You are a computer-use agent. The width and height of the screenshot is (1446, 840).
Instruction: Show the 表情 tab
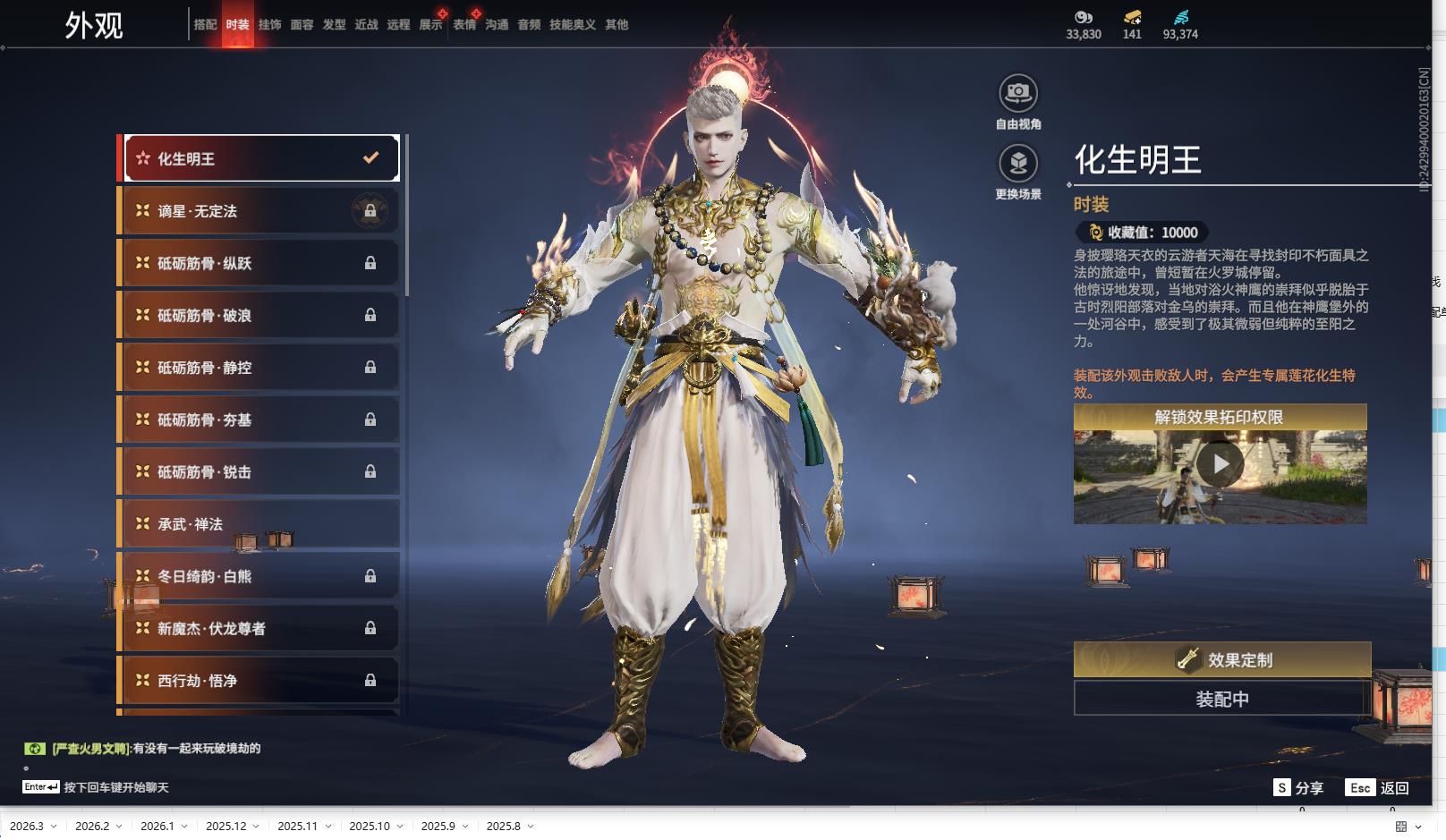coord(464,25)
